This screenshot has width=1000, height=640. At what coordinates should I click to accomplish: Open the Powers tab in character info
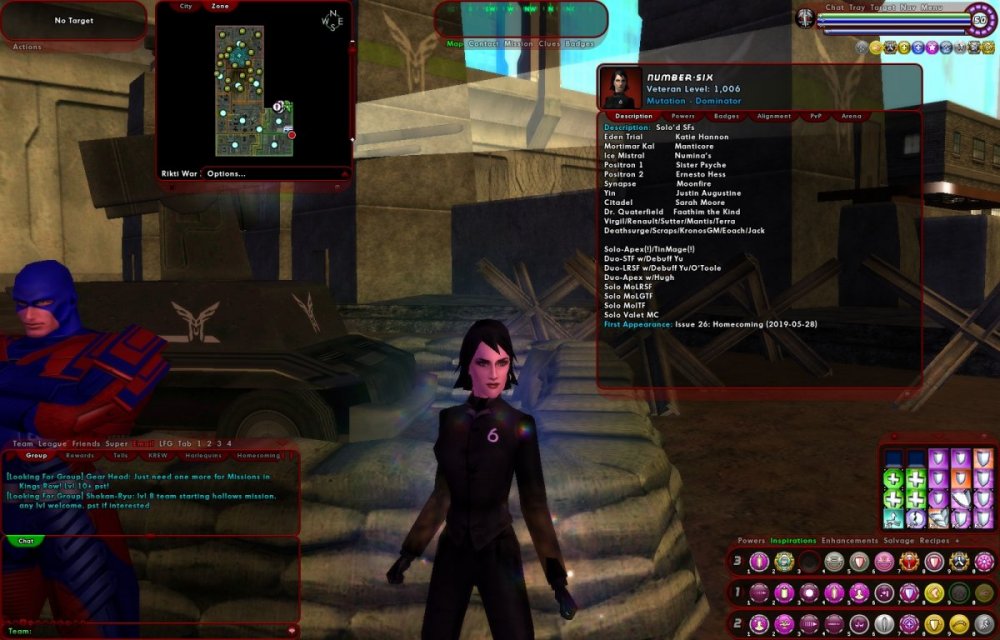(683, 116)
